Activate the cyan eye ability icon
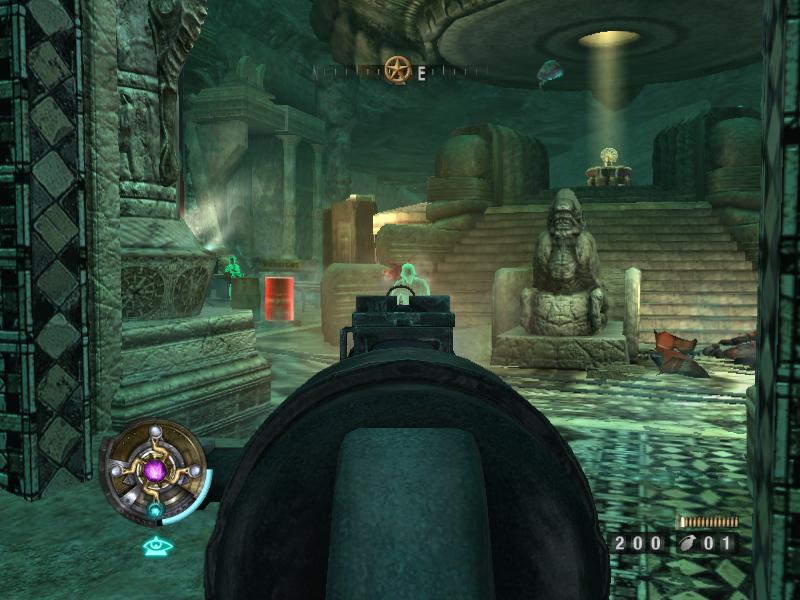800x600 pixels. pyautogui.click(x=155, y=546)
